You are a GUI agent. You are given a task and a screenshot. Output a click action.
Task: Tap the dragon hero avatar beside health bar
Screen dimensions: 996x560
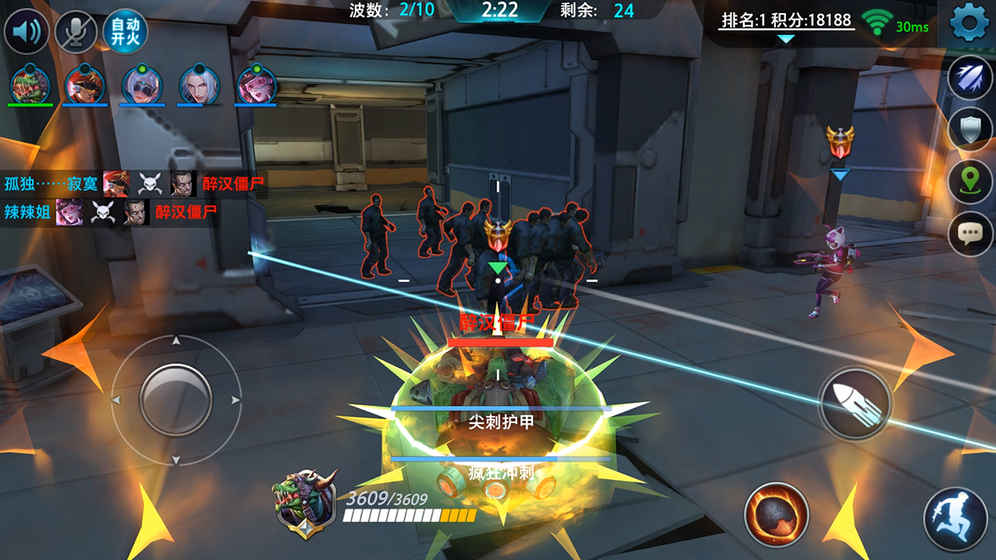point(304,502)
